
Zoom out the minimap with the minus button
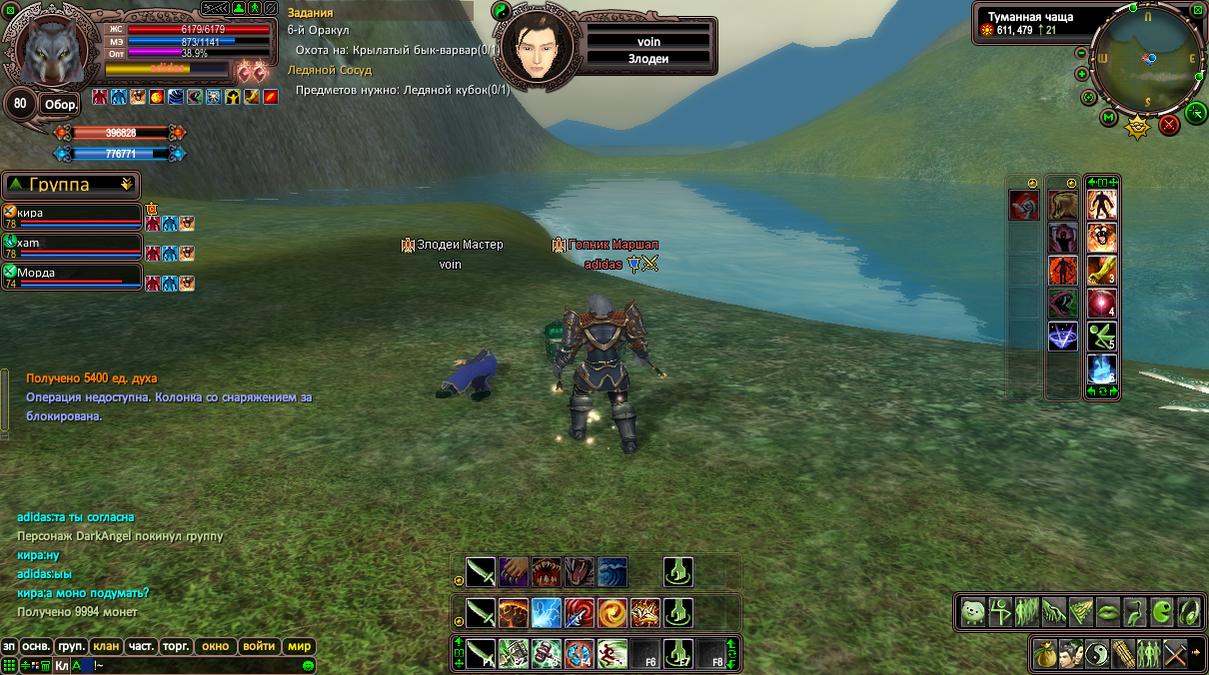pyautogui.click(x=1080, y=53)
